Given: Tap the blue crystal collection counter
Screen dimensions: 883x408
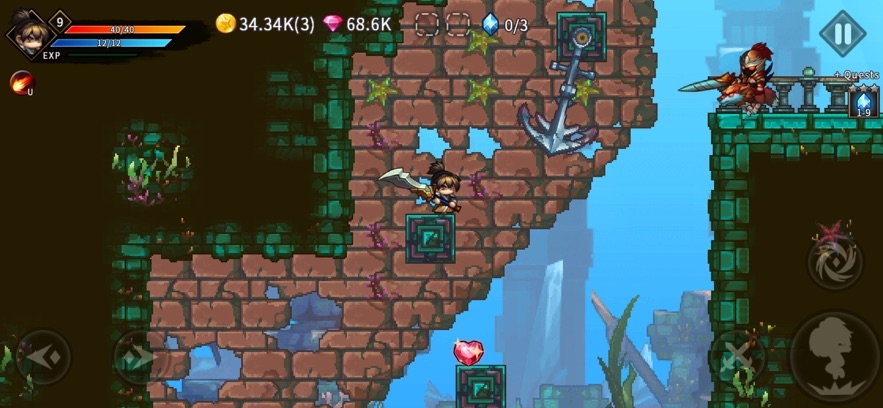Looking at the screenshot, I should point(504,24).
